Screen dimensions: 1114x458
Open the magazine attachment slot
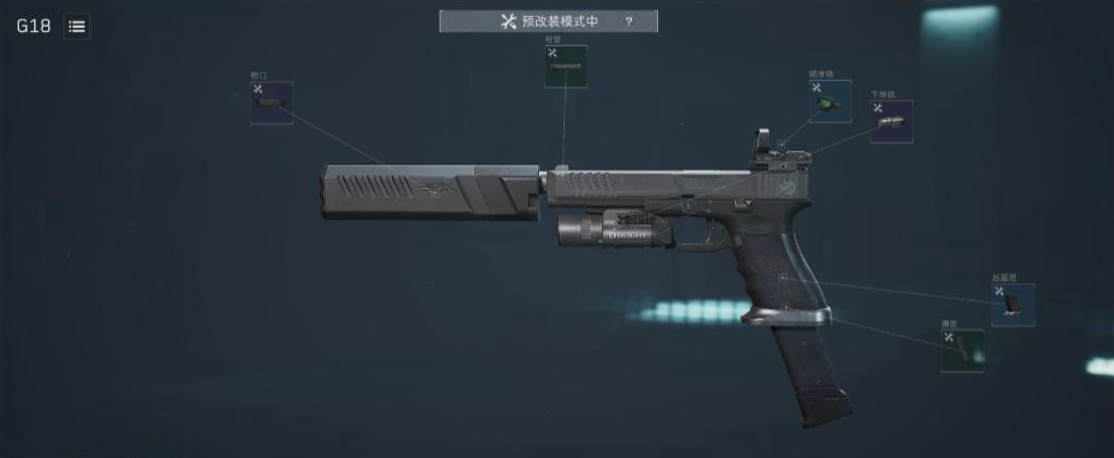pos(961,351)
